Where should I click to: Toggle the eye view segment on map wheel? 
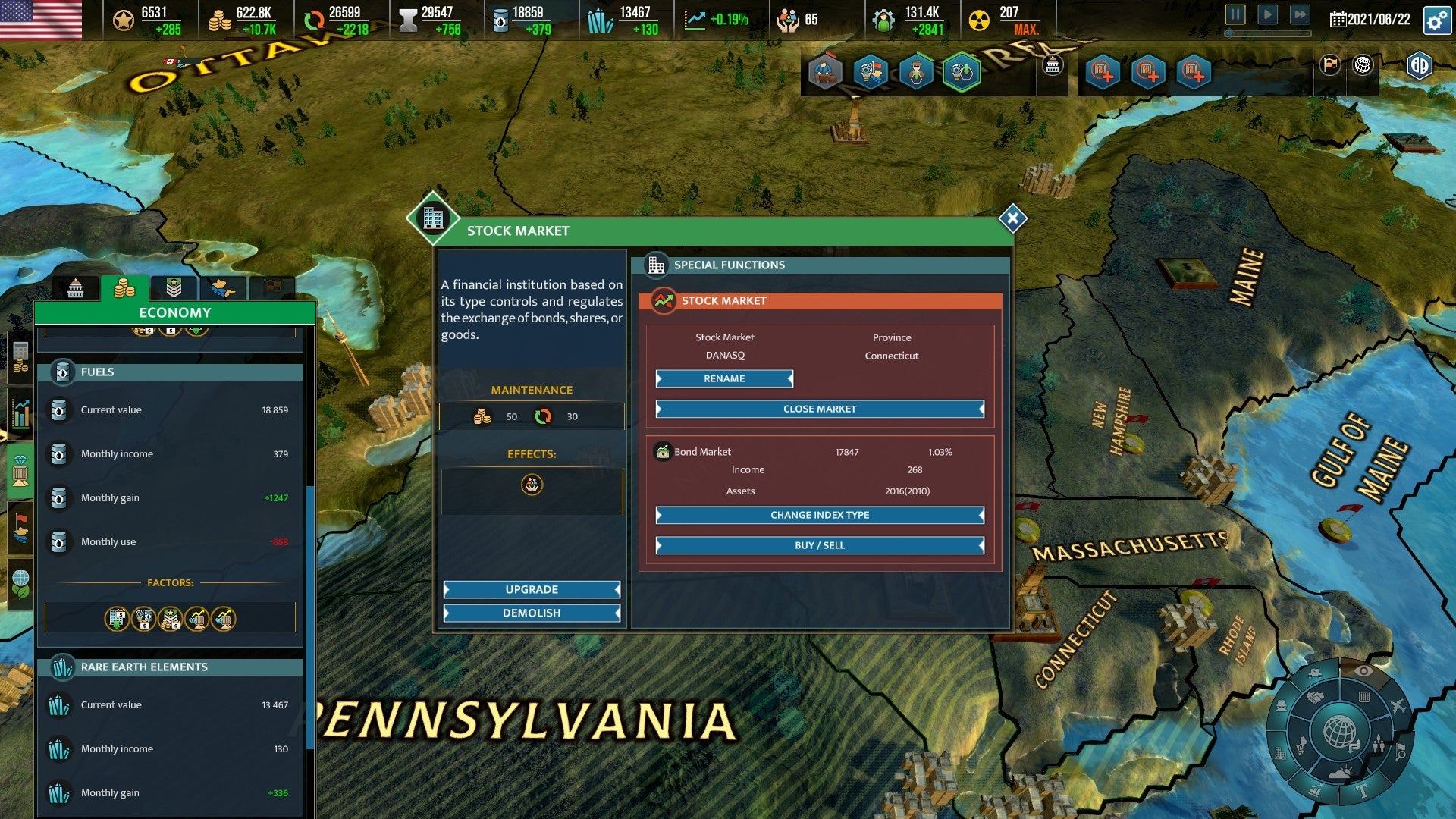pyautogui.click(x=1363, y=671)
